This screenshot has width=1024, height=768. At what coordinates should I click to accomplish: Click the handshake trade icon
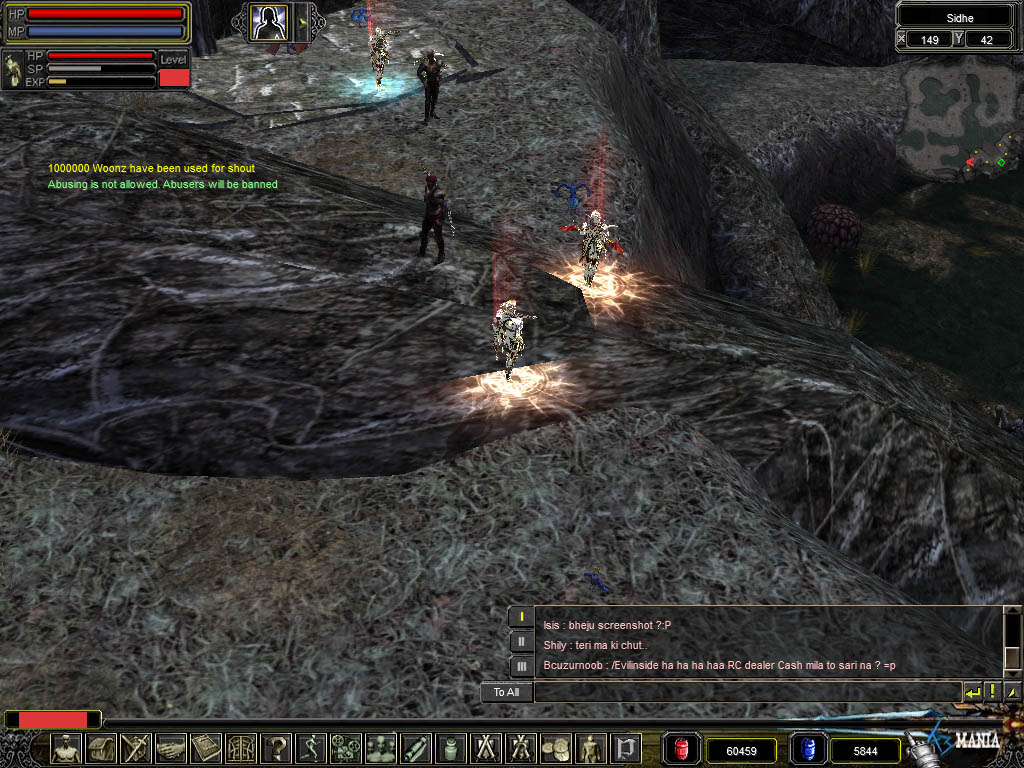click(x=172, y=748)
